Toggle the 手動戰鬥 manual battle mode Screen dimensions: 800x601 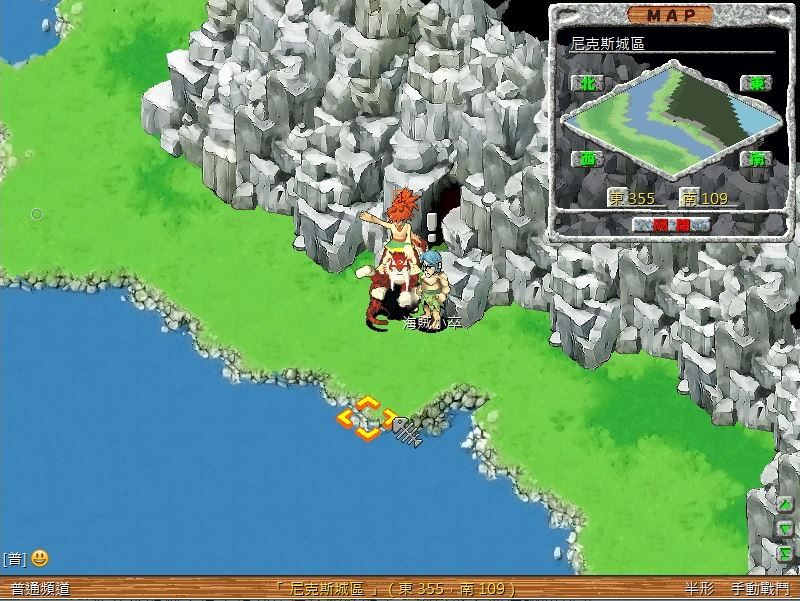(x=759, y=589)
